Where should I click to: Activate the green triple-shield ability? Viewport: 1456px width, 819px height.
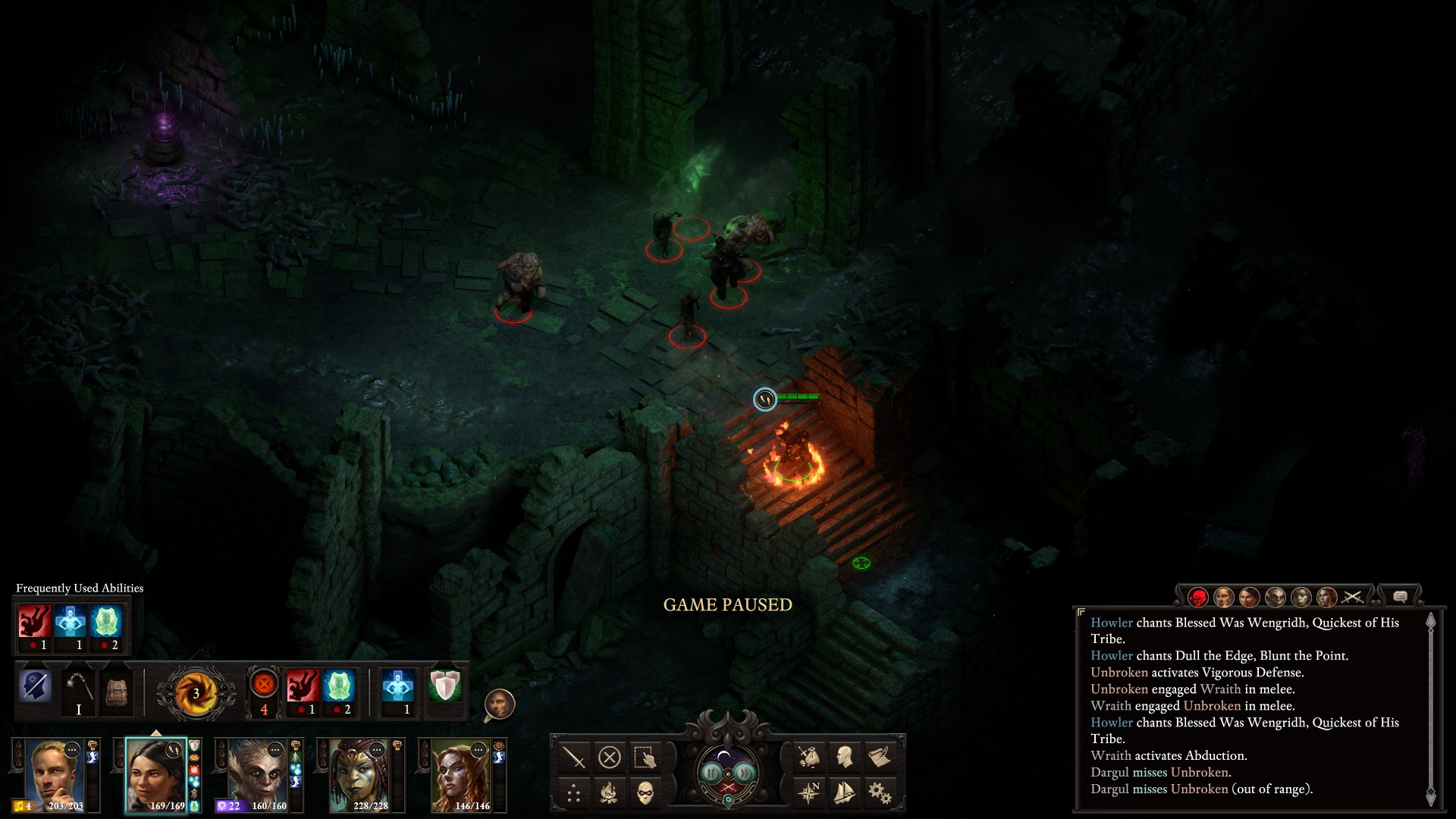click(444, 686)
